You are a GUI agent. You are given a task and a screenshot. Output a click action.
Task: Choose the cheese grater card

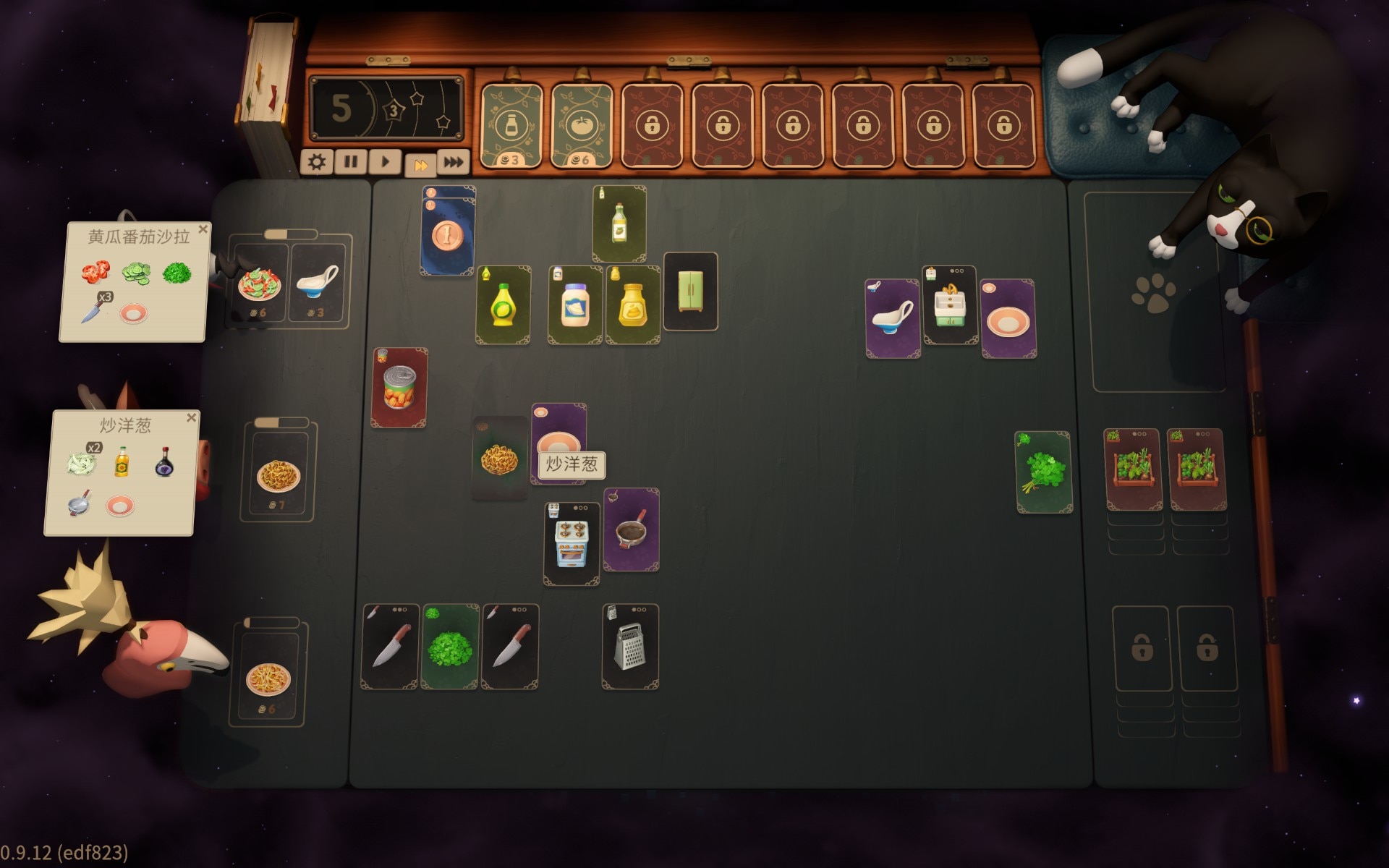pos(630,646)
